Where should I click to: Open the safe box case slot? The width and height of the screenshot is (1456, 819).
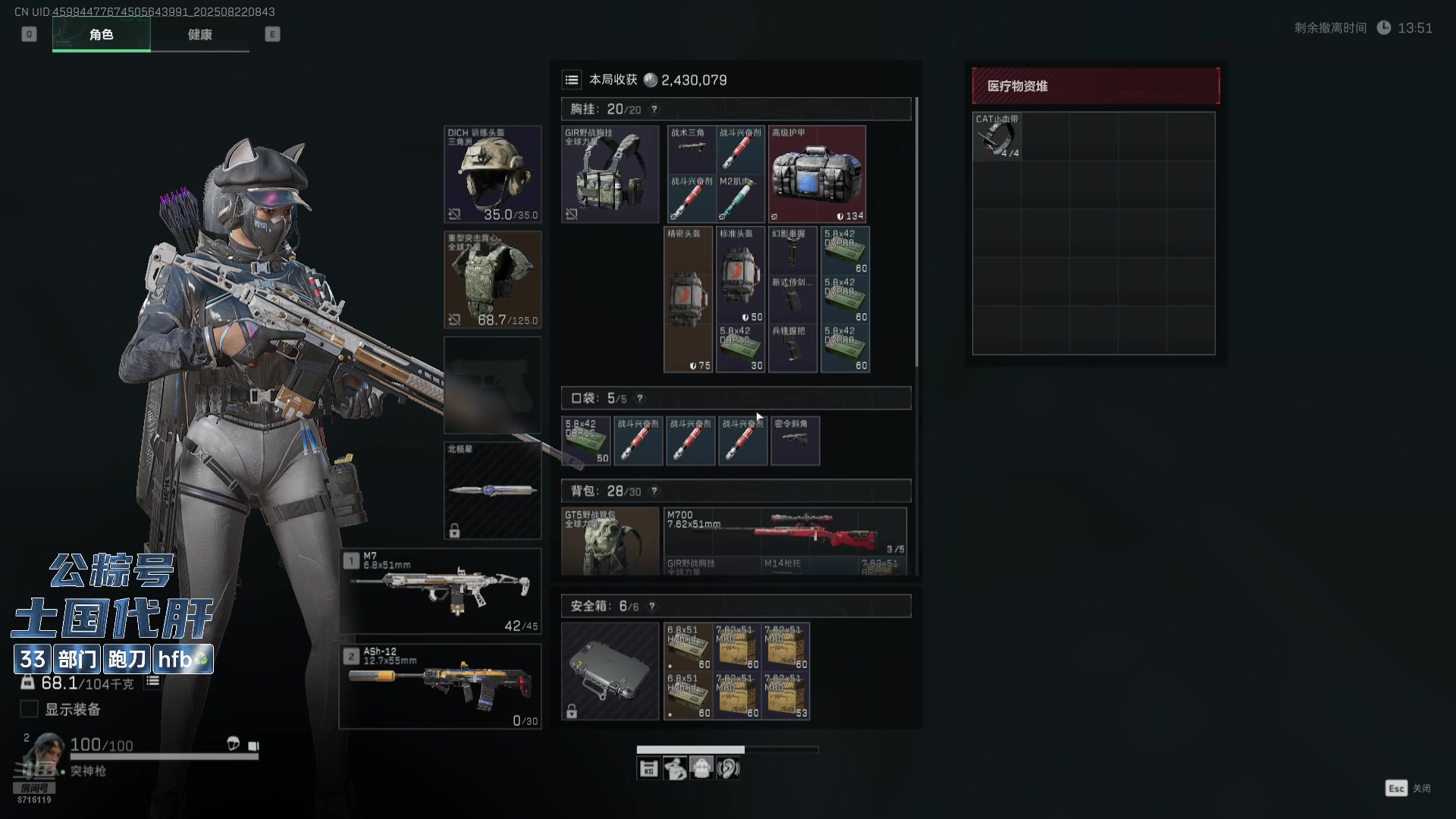(610, 671)
